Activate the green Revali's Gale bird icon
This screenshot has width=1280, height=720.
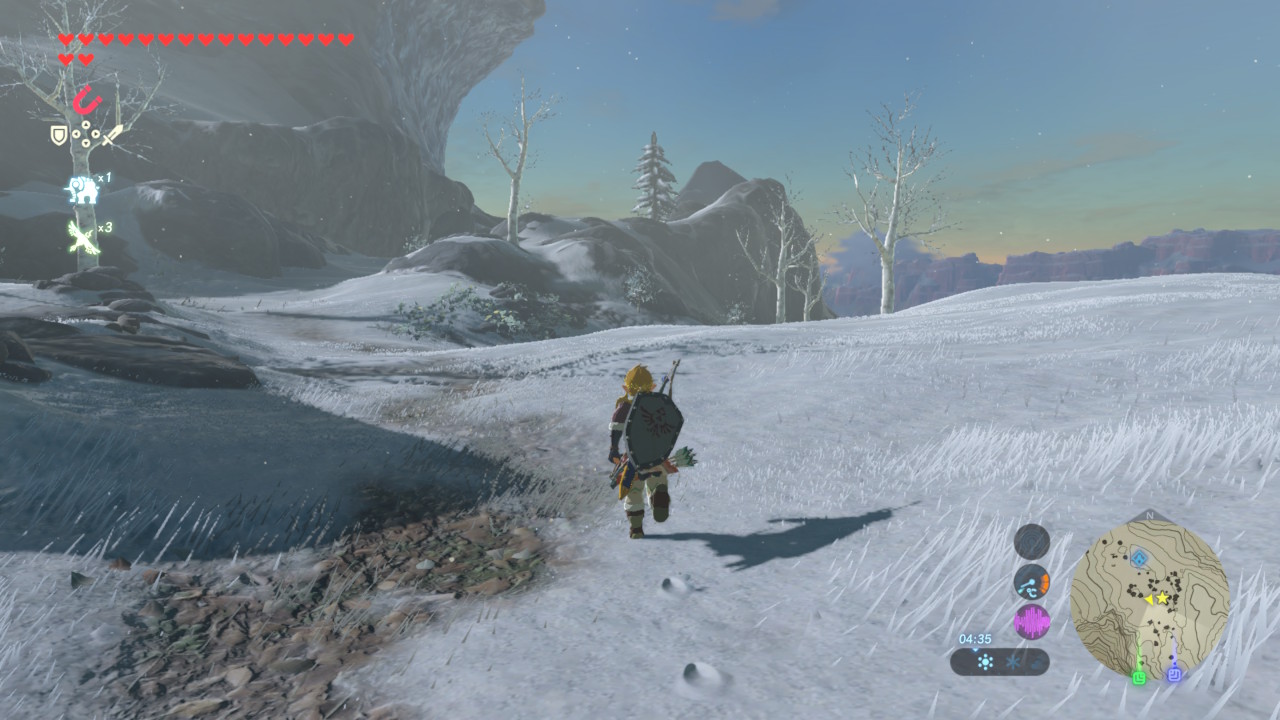(81, 237)
